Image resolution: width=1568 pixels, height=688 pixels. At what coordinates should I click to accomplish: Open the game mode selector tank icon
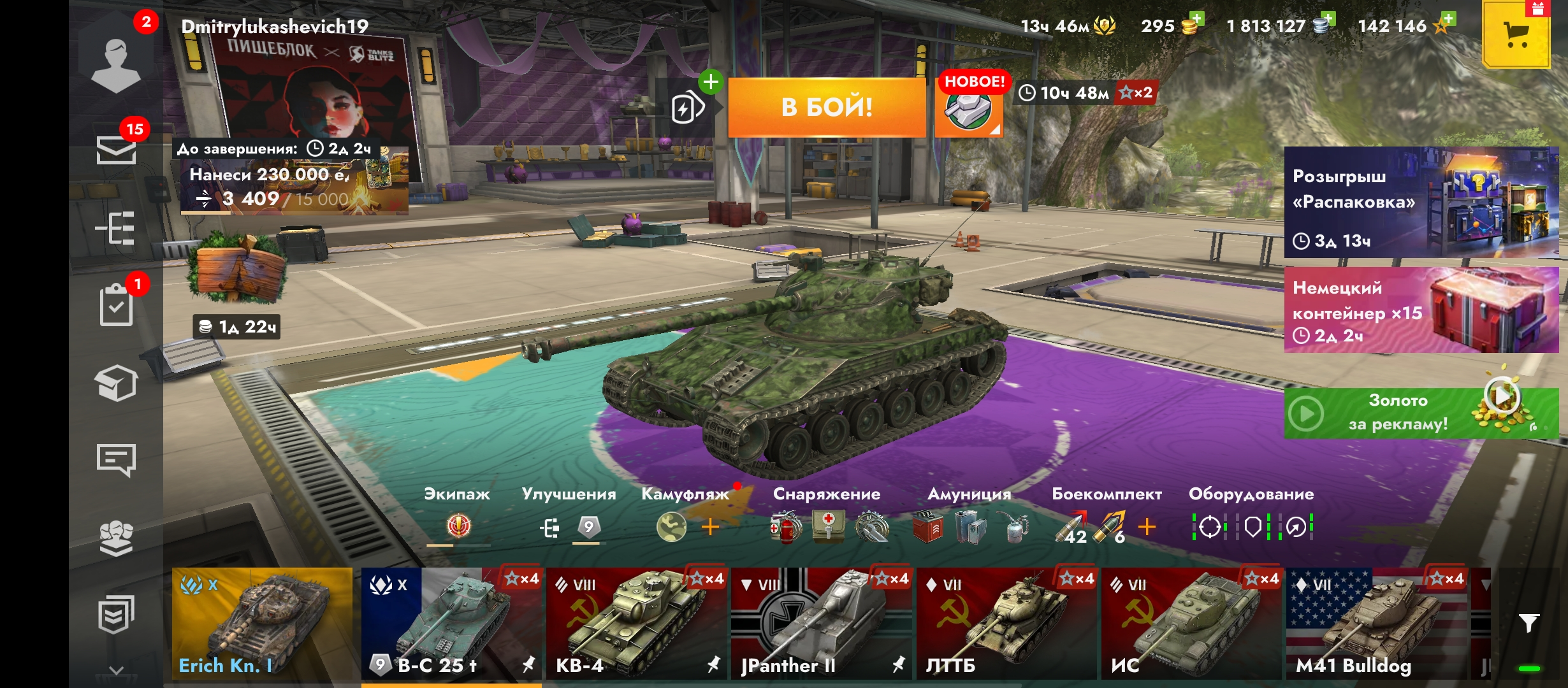[x=968, y=110]
